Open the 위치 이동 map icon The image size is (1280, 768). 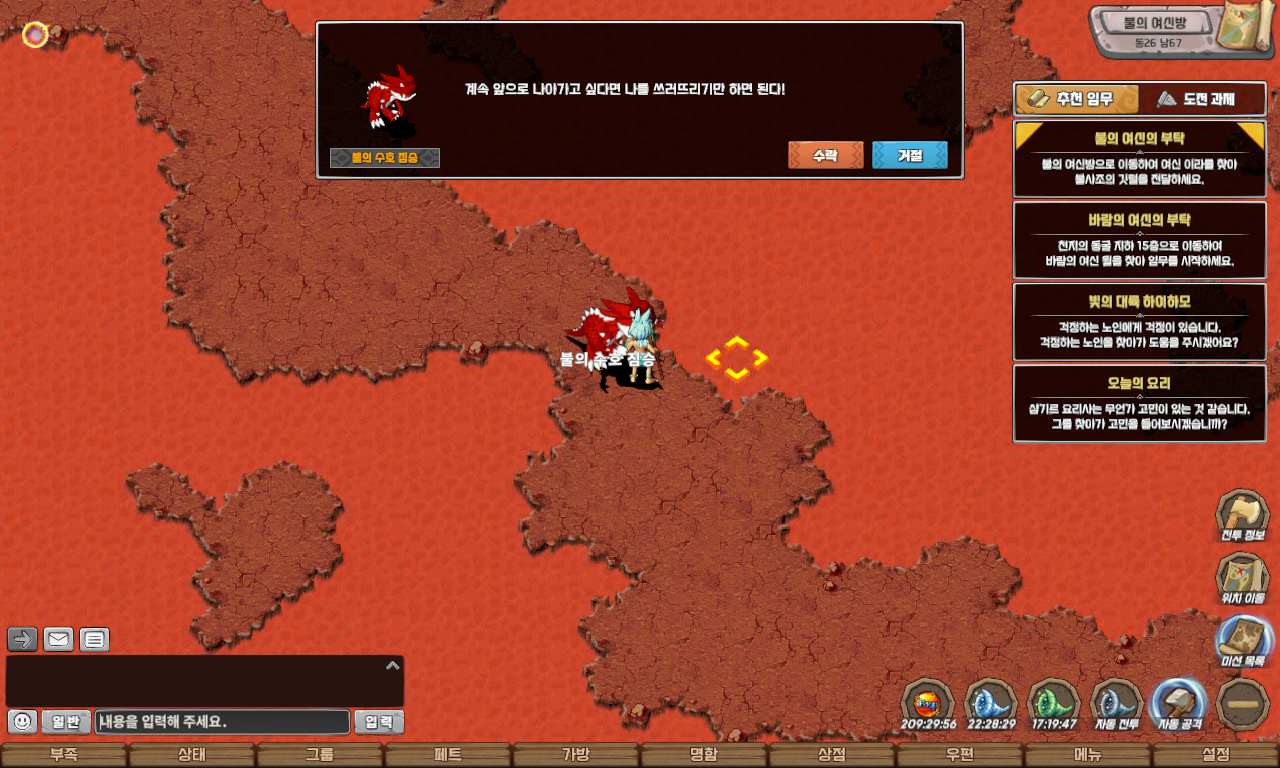point(1242,578)
